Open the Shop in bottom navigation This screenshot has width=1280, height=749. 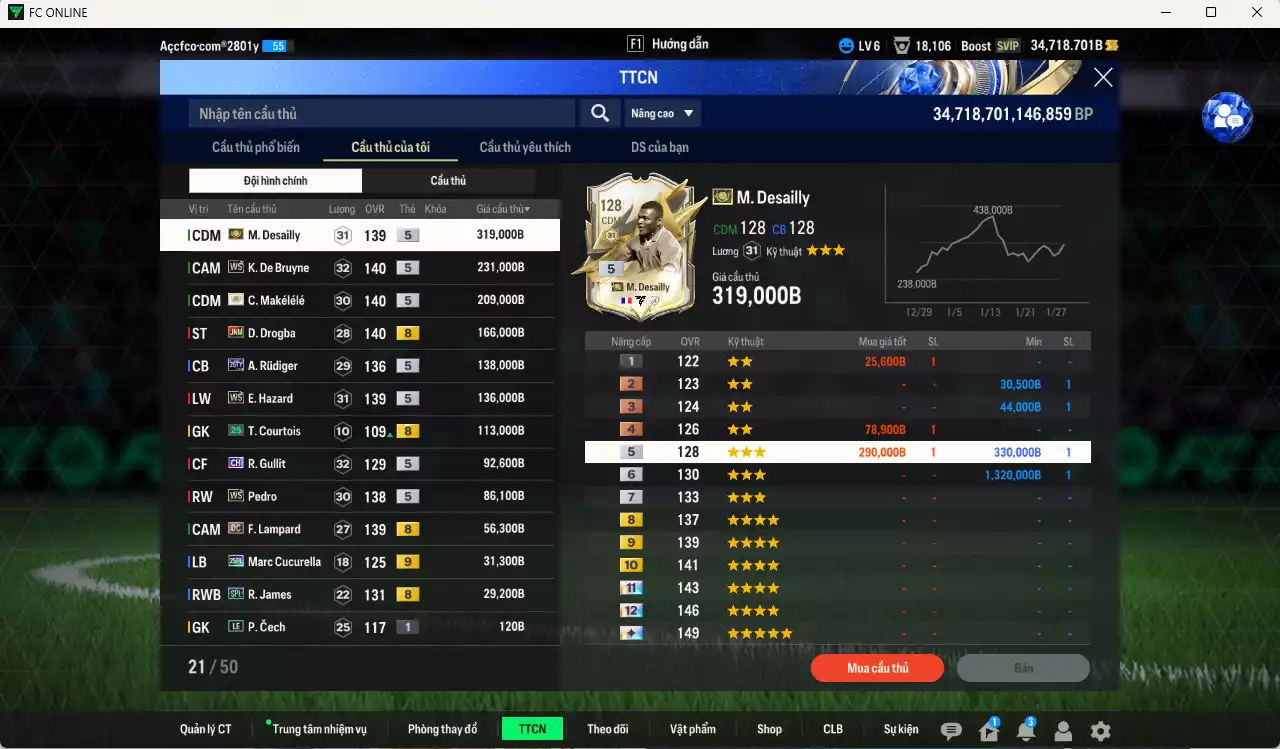(x=769, y=729)
